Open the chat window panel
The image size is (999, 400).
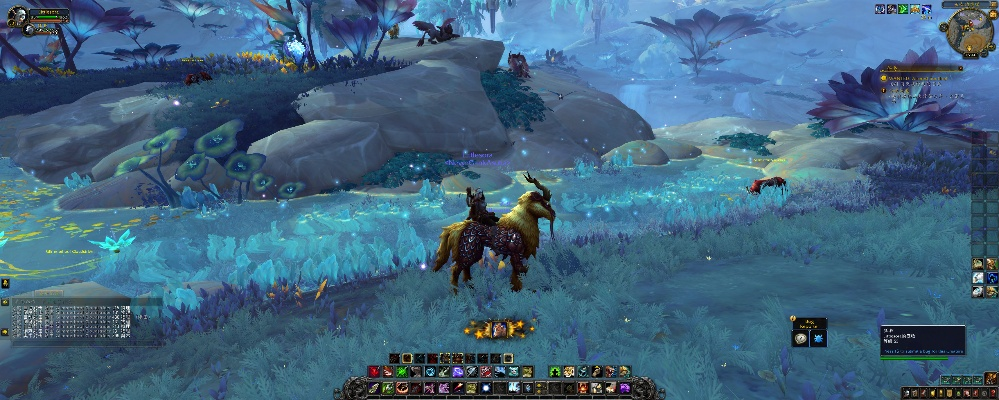click(x=70, y=322)
